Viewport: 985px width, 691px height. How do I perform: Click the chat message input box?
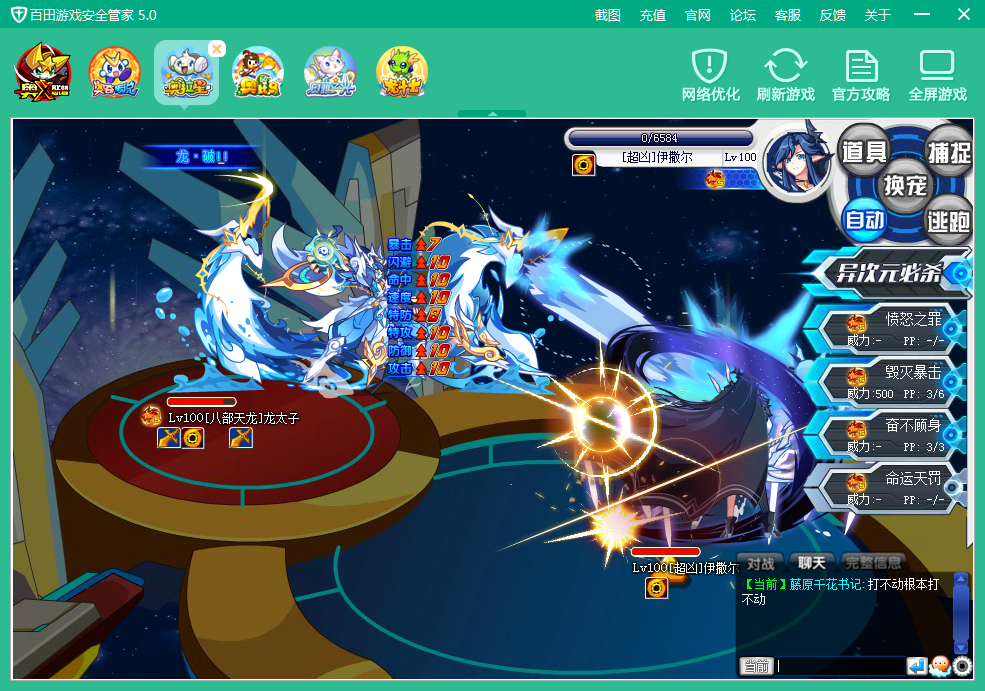pos(840,666)
